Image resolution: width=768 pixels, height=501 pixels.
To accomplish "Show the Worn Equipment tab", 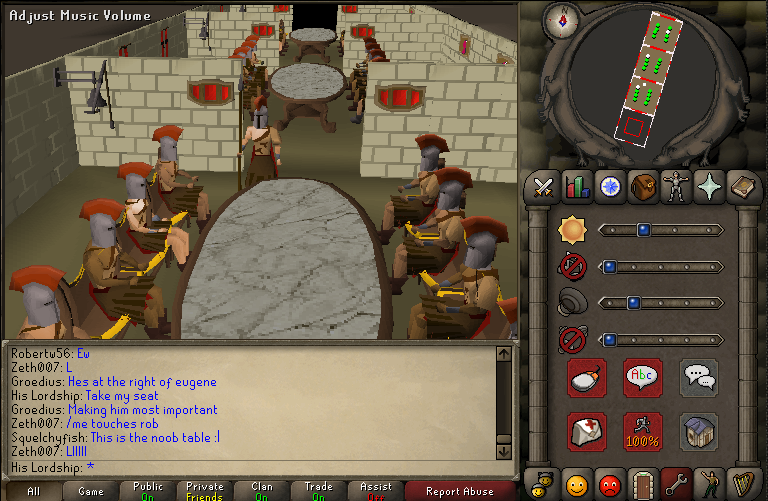I will tap(675, 187).
